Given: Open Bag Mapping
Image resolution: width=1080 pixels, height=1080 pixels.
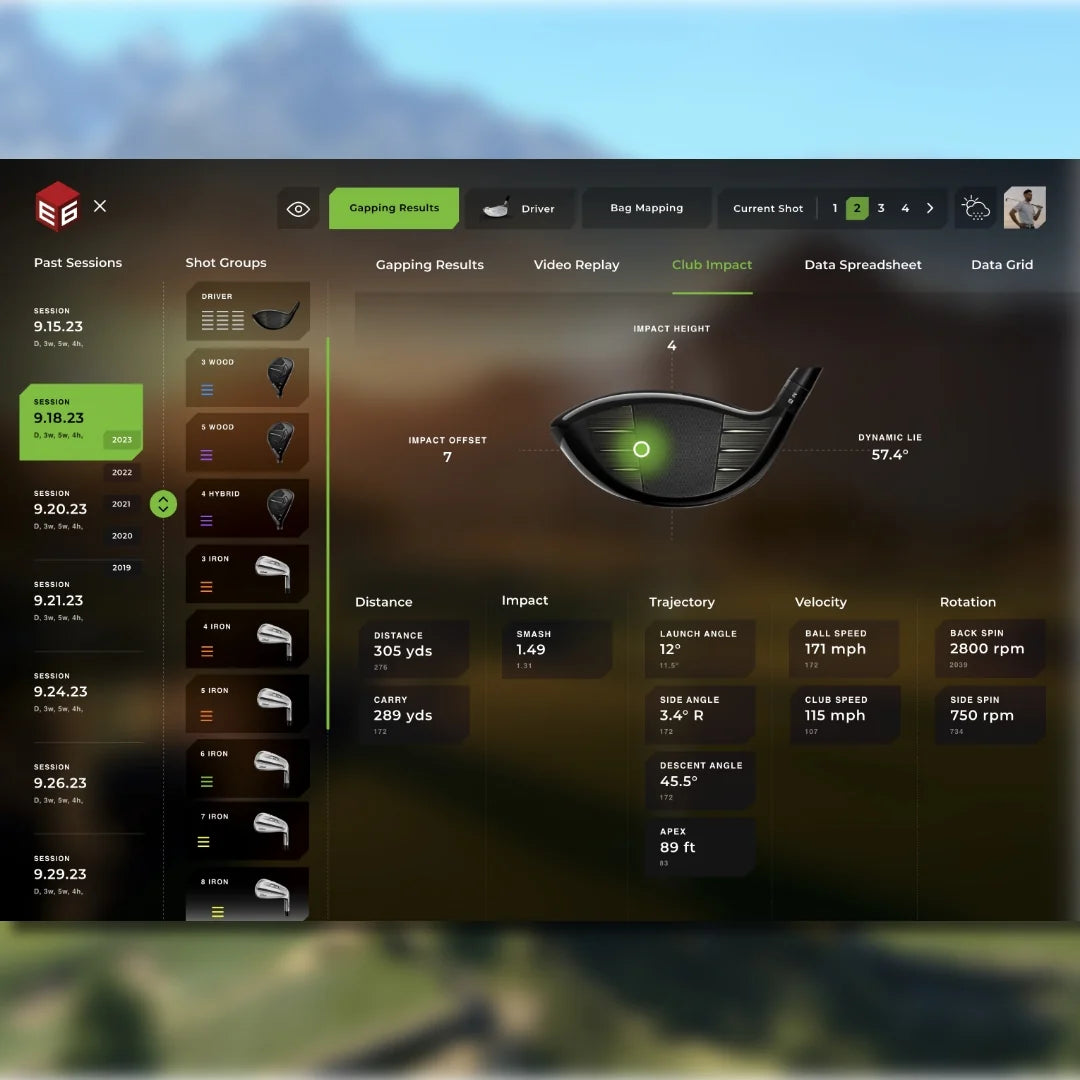Looking at the screenshot, I should (646, 208).
